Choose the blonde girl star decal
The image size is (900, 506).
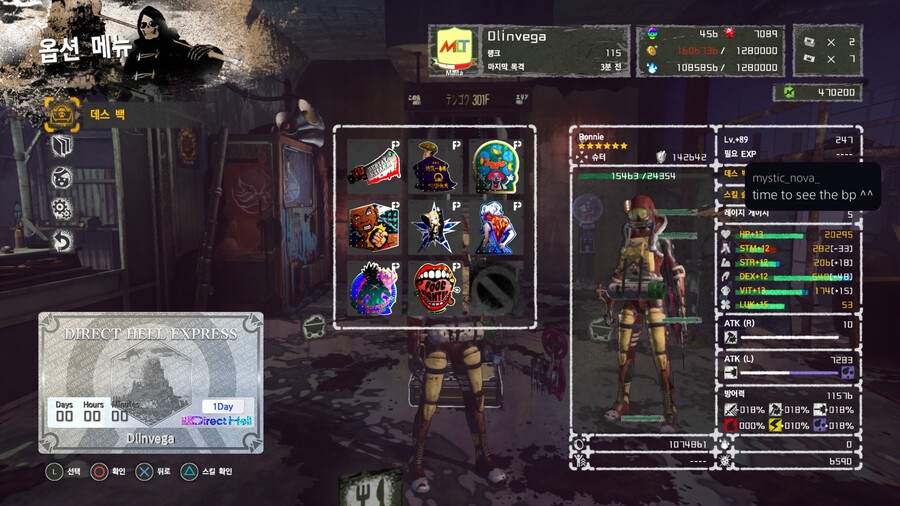pyautogui.click(x=434, y=227)
